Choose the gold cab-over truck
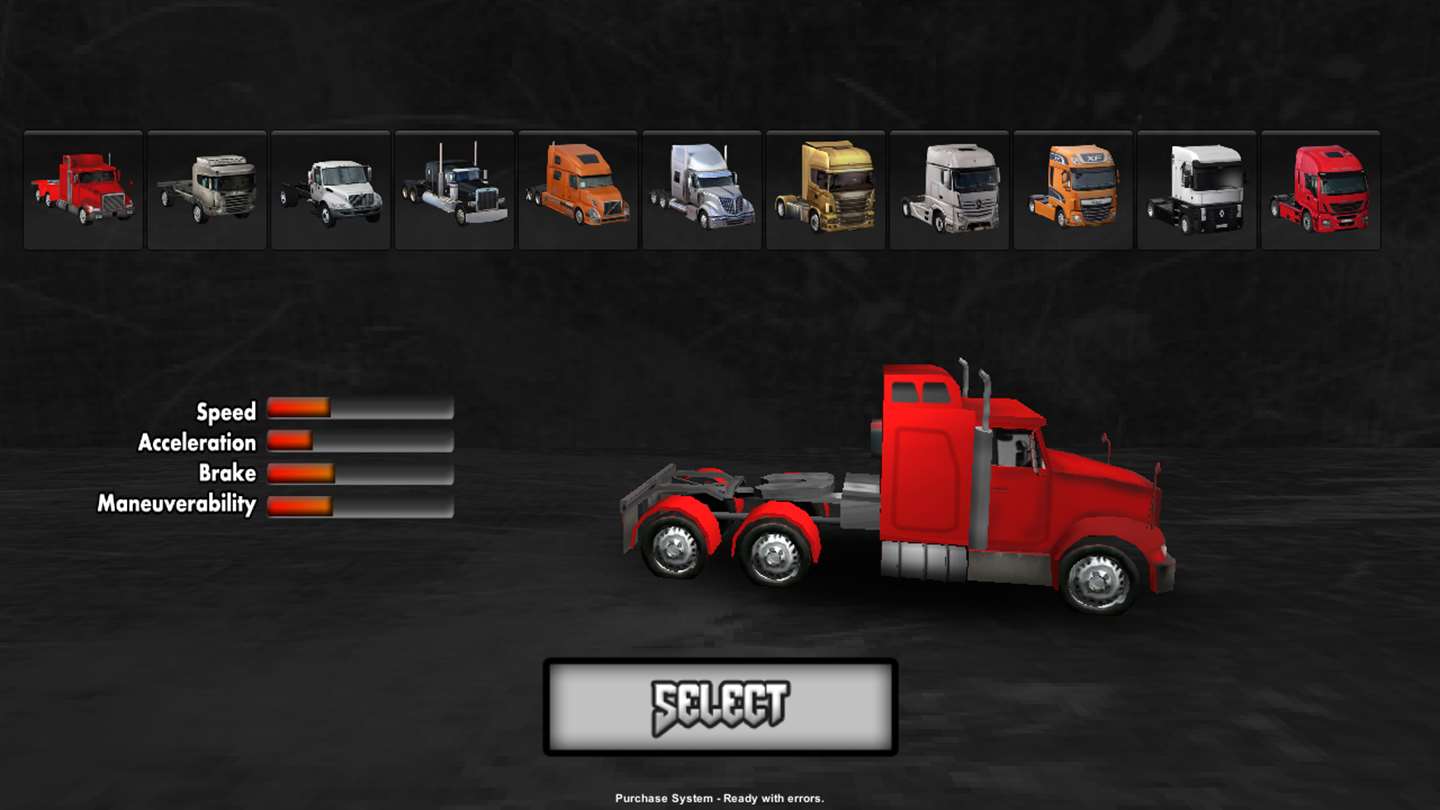 826,189
